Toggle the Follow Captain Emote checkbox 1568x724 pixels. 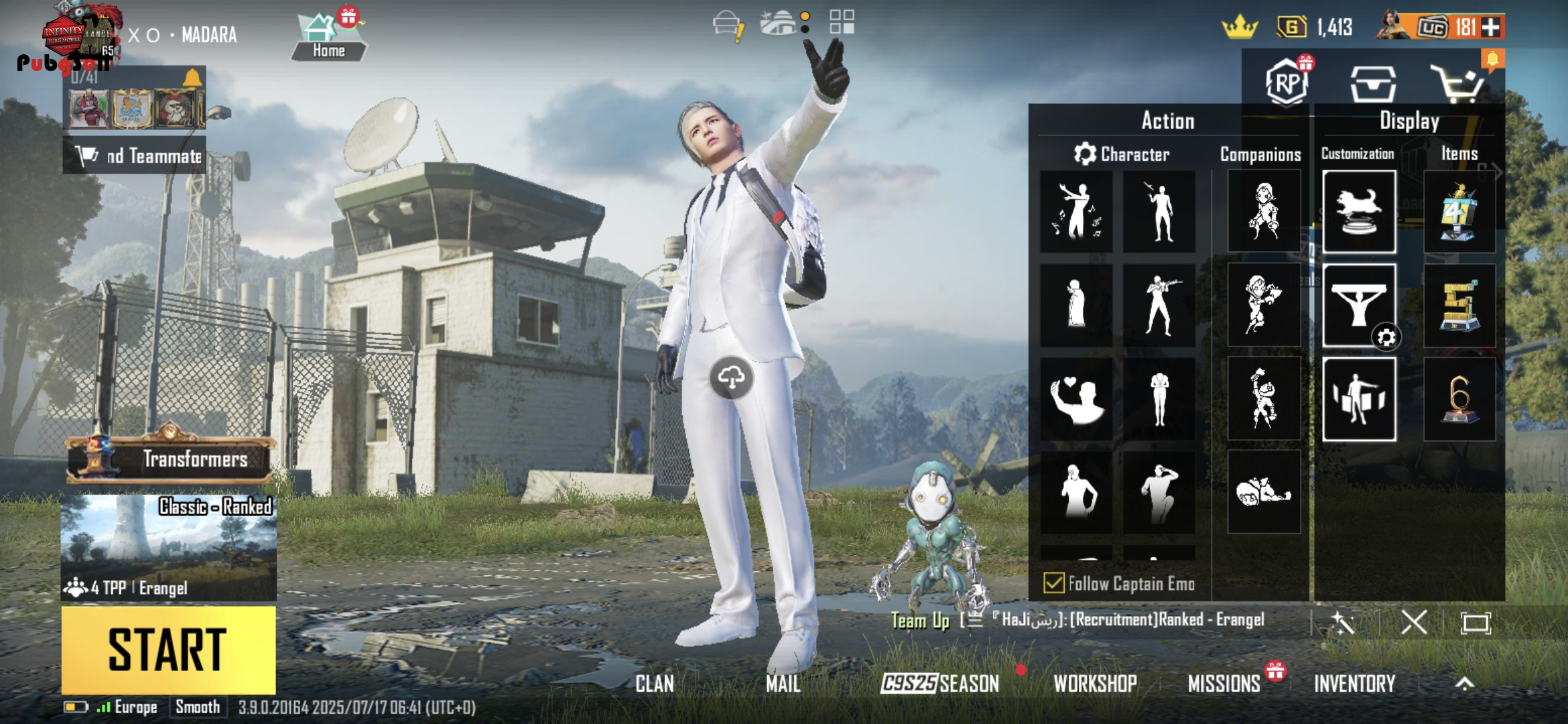(x=1053, y=583)
